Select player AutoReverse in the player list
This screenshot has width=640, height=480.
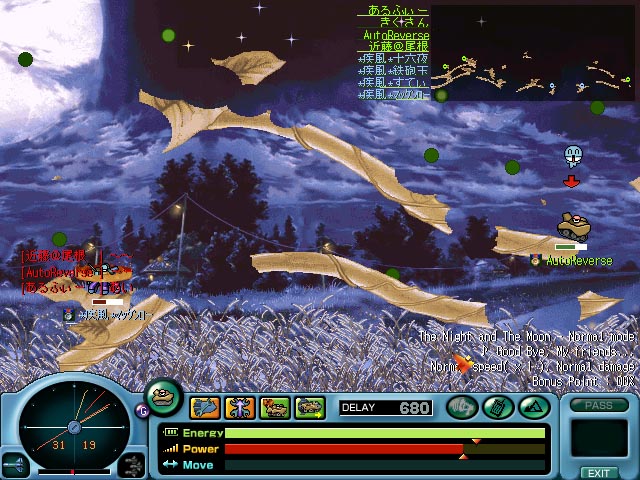pyautogui.click(x=395, y=34)
